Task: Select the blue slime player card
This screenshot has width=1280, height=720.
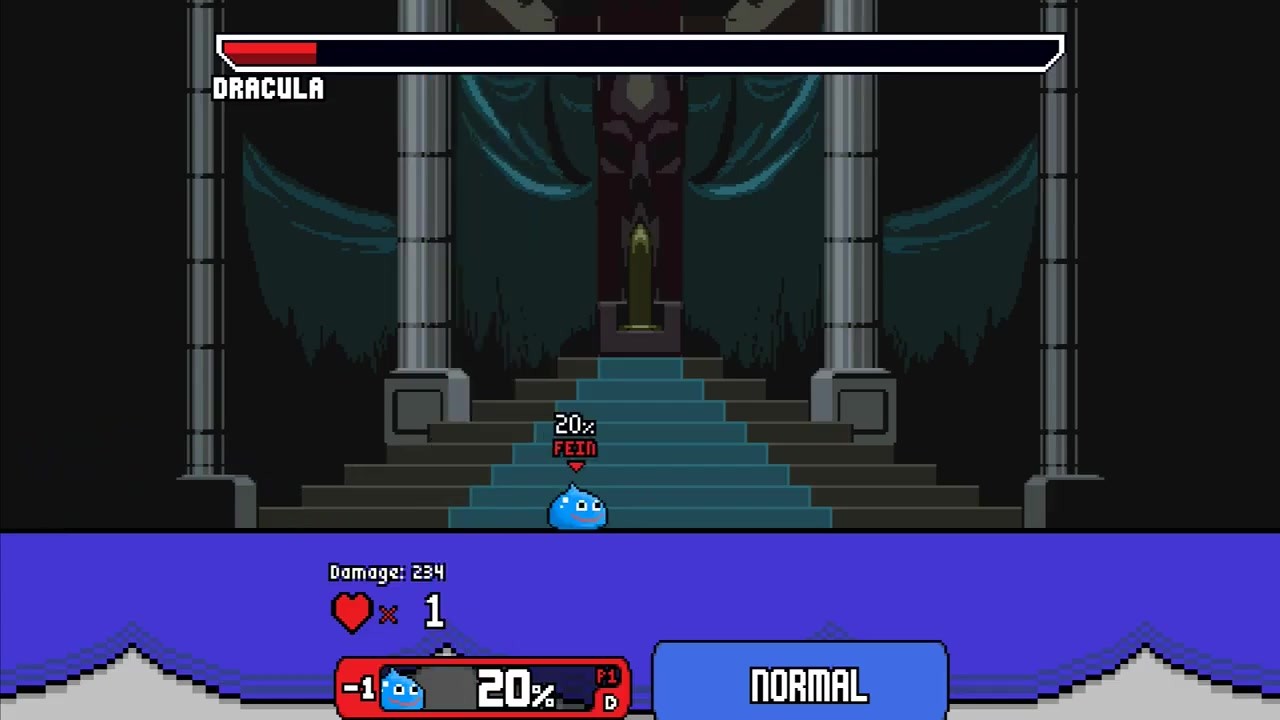Action: 483,688
